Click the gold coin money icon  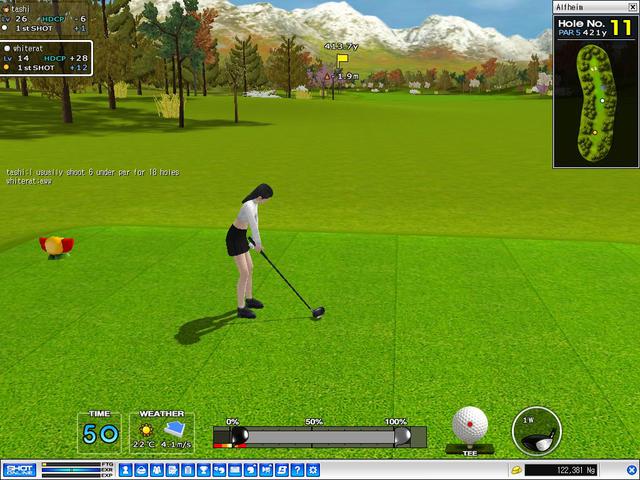(x=516, y=470)
